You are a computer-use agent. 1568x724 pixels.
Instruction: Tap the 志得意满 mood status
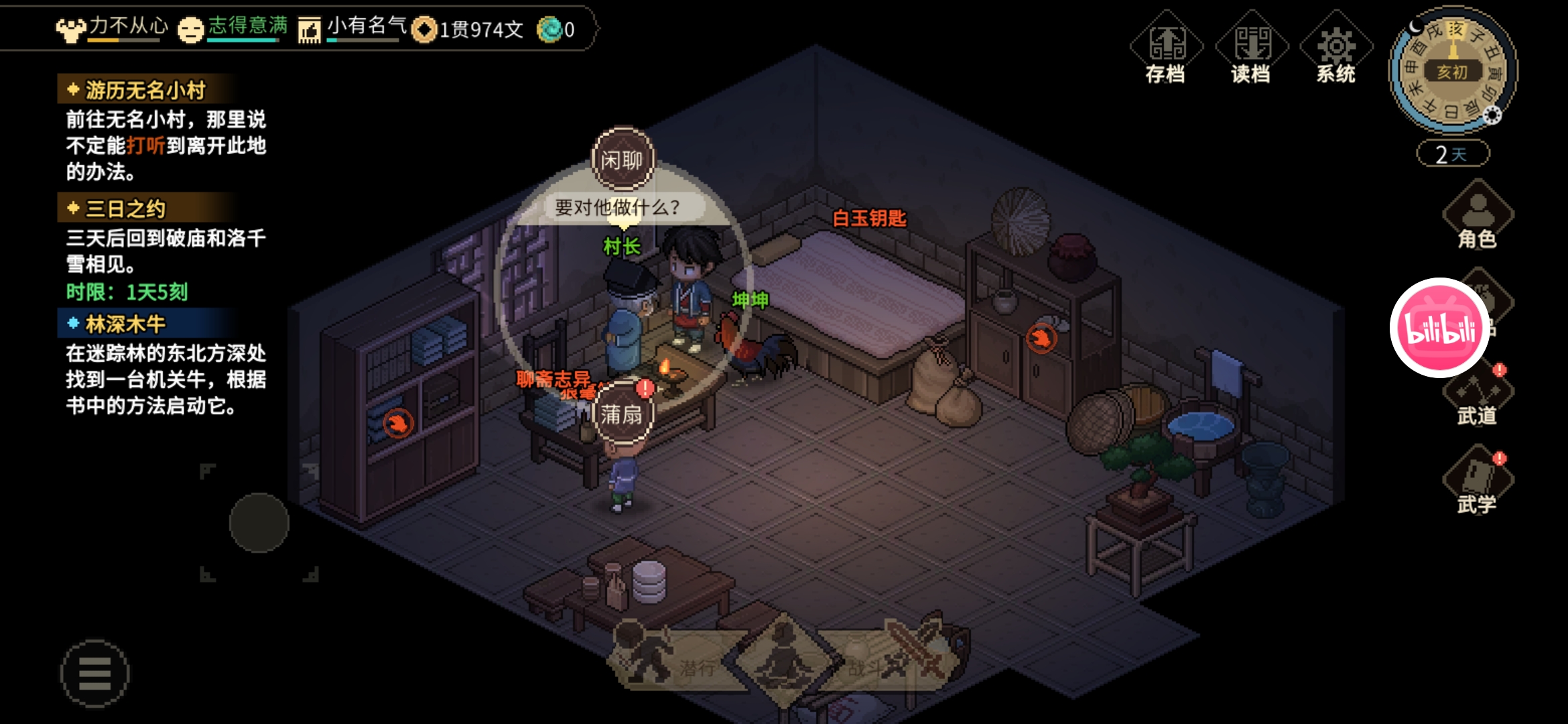235,28
